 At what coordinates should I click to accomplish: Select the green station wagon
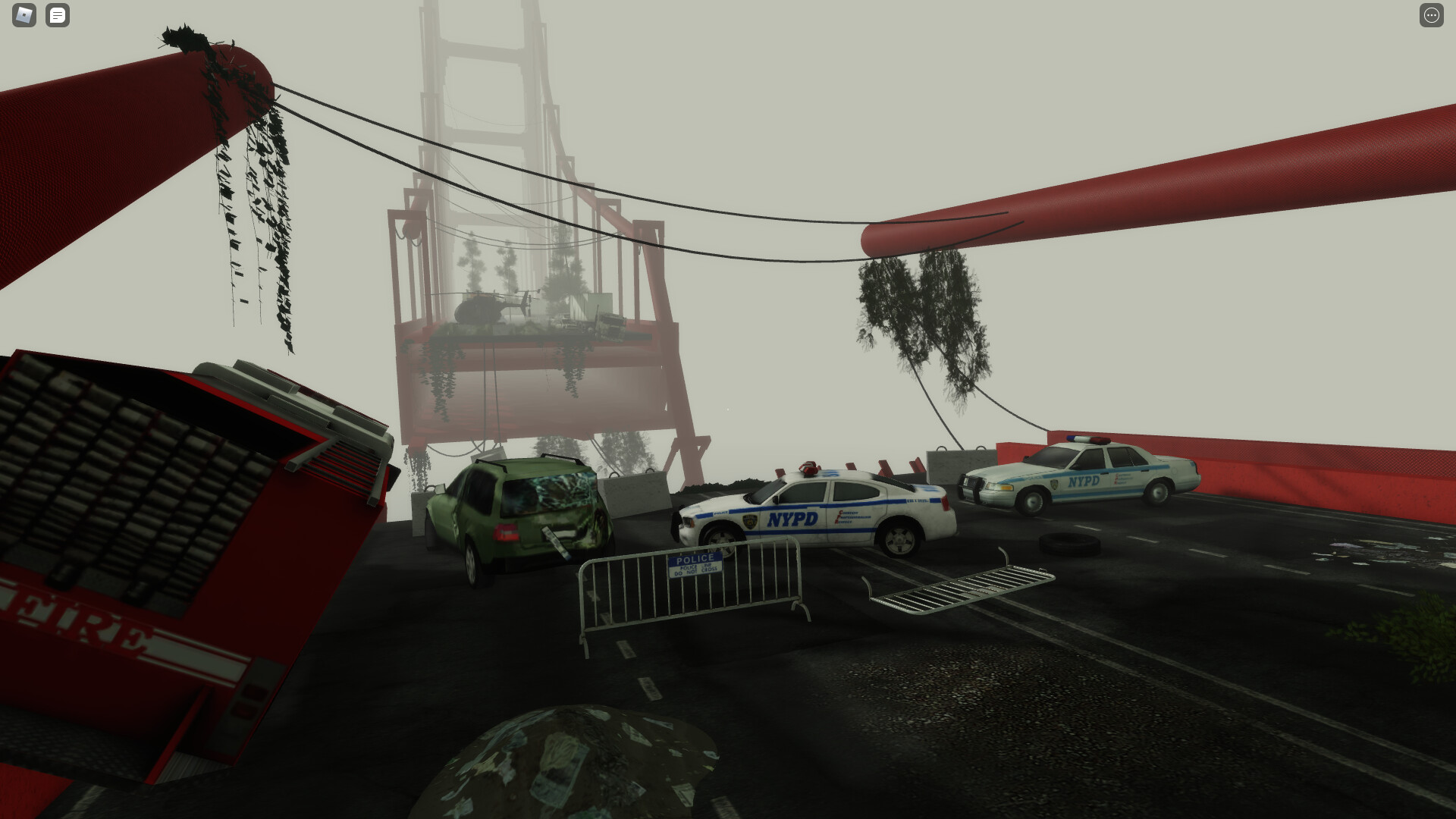click(523, 516)
